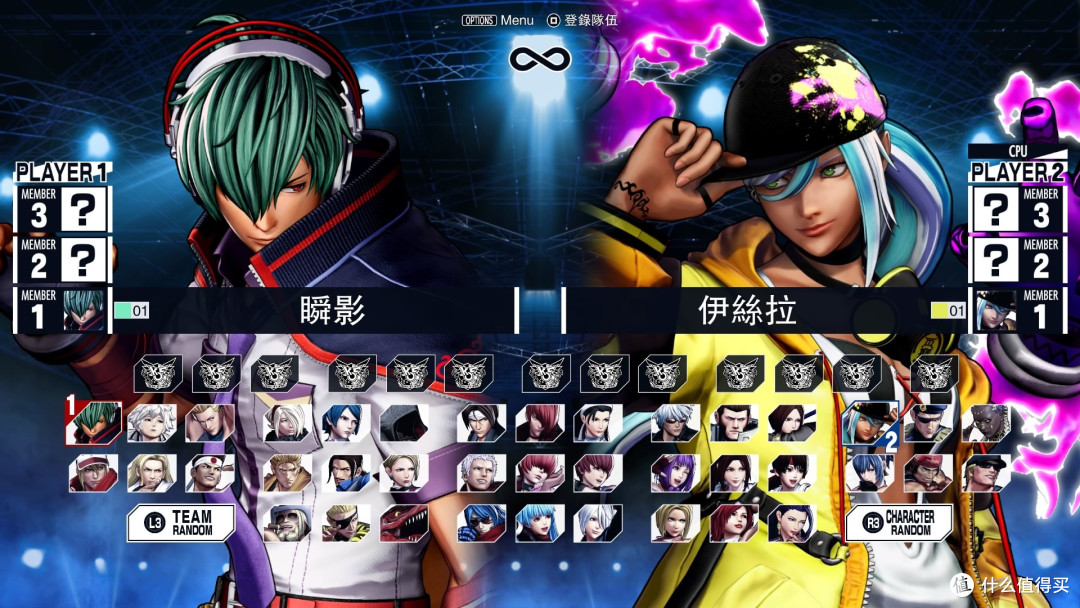The height and width of the screenshot is (608, 1080).
Task: Choose Antonov with white hat and cigar
Action: coord(288,523)
